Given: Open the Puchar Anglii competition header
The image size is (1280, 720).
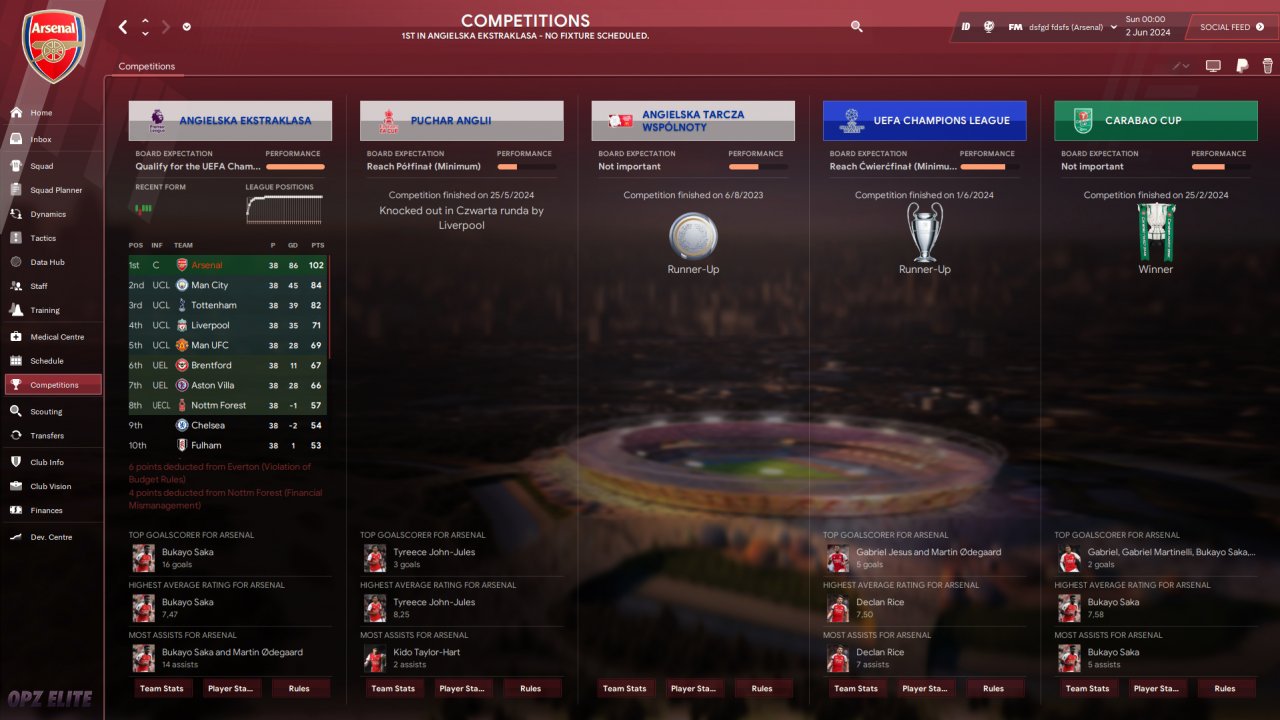Looking at the screenshot, I should click(x=461, y=120).
